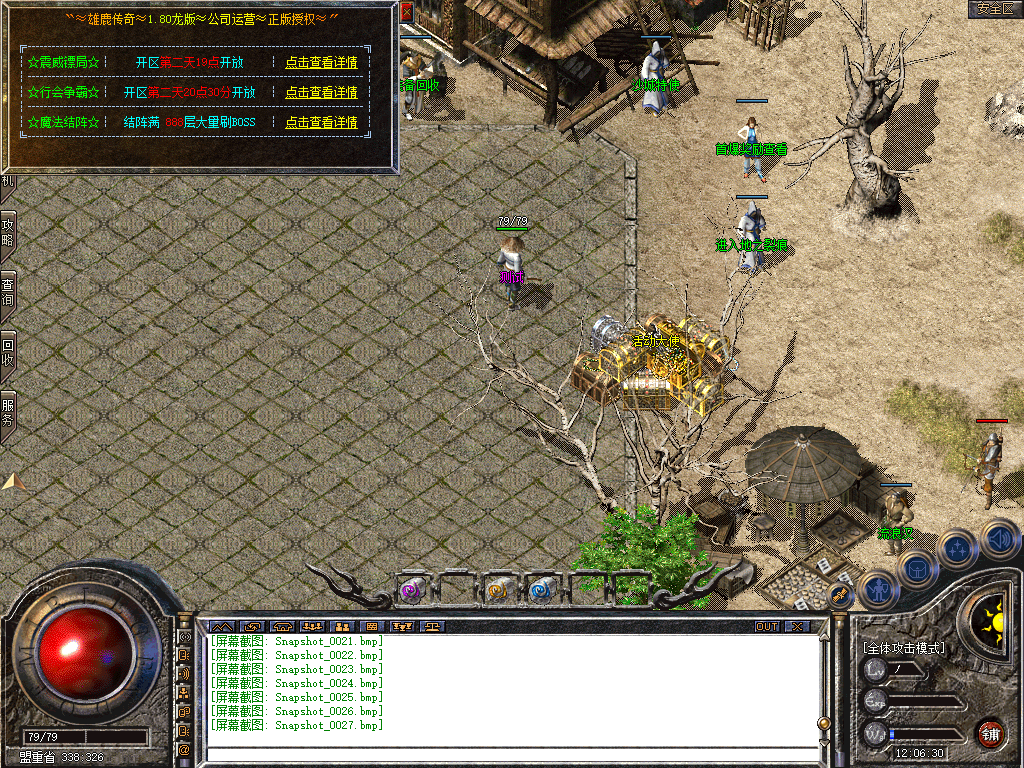The image size is (1024, 768).
Task: Use the blue scroll in the belt
Action: (x=541, y=591)
